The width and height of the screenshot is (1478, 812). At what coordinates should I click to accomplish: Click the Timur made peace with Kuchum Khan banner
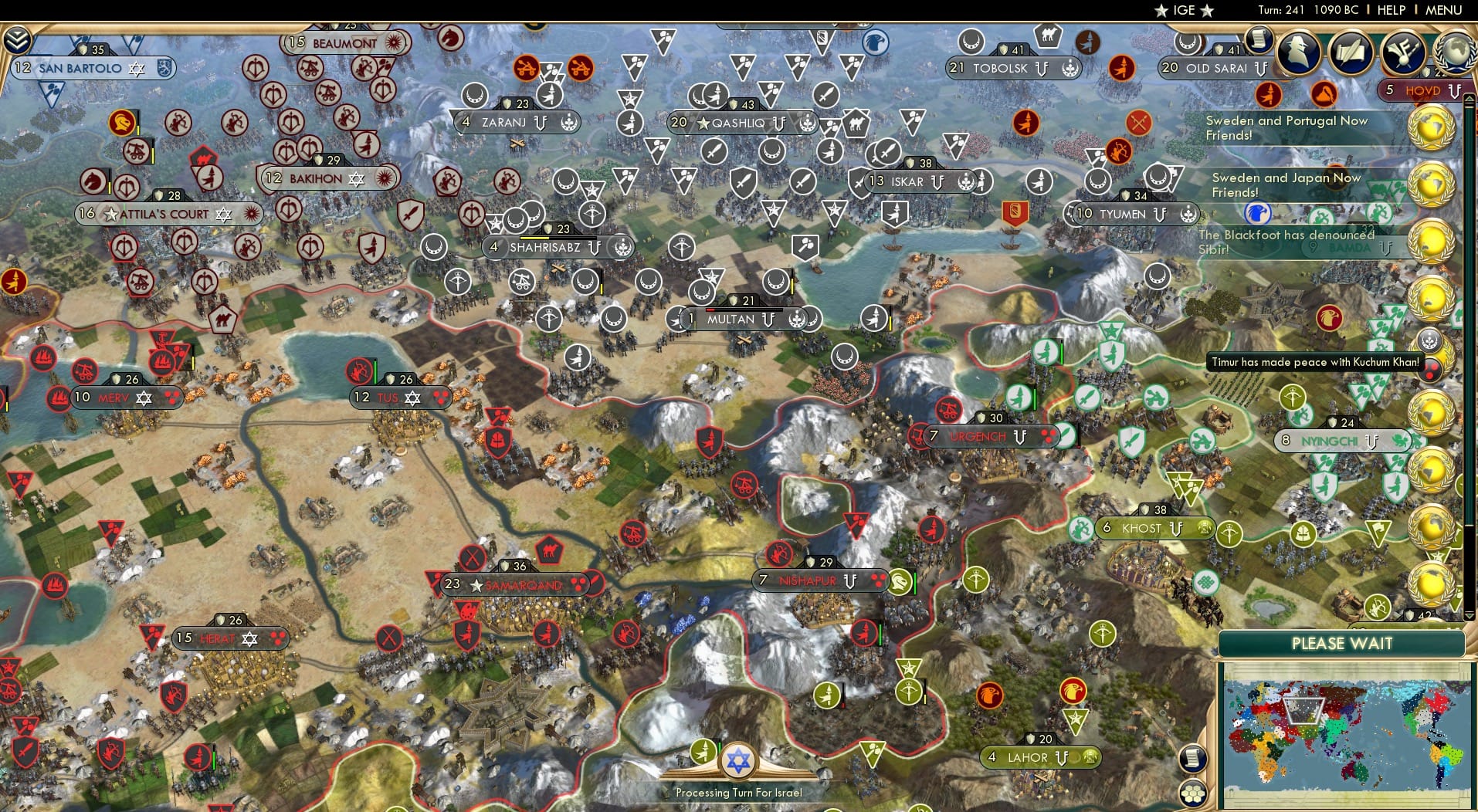point(1317,361)
